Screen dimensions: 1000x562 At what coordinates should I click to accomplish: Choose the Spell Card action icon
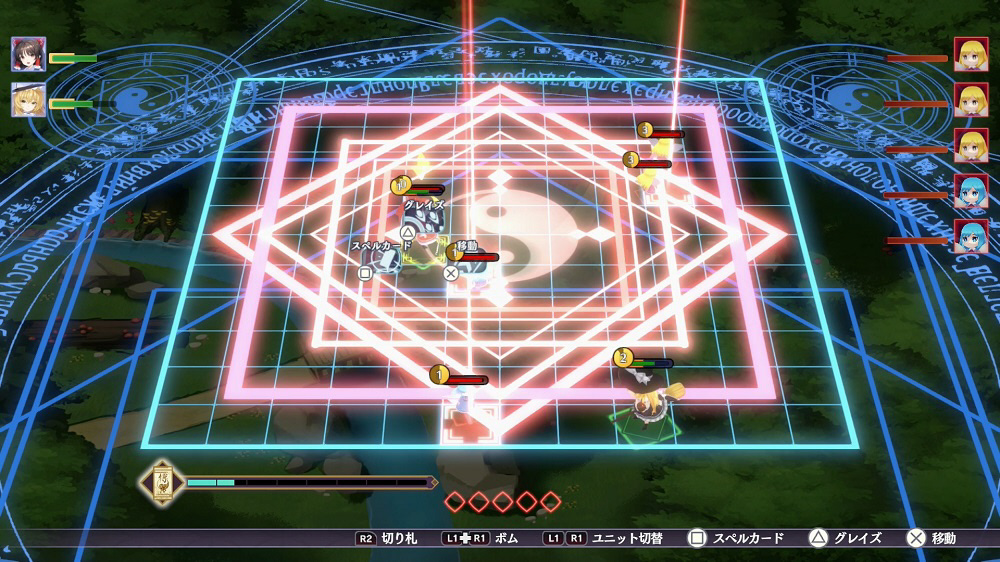(x=365, y=271)
